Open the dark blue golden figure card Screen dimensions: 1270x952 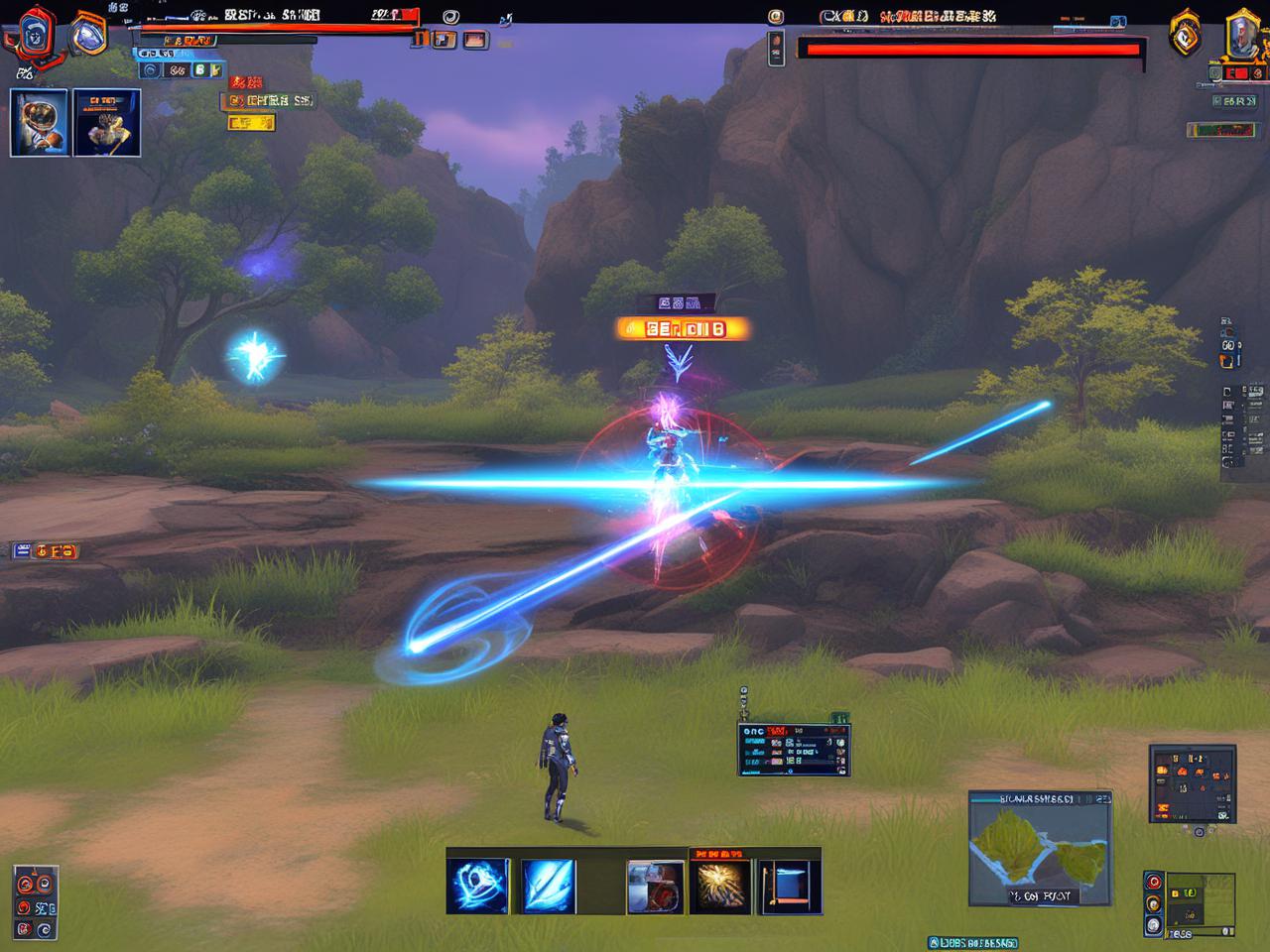point(107,122)
